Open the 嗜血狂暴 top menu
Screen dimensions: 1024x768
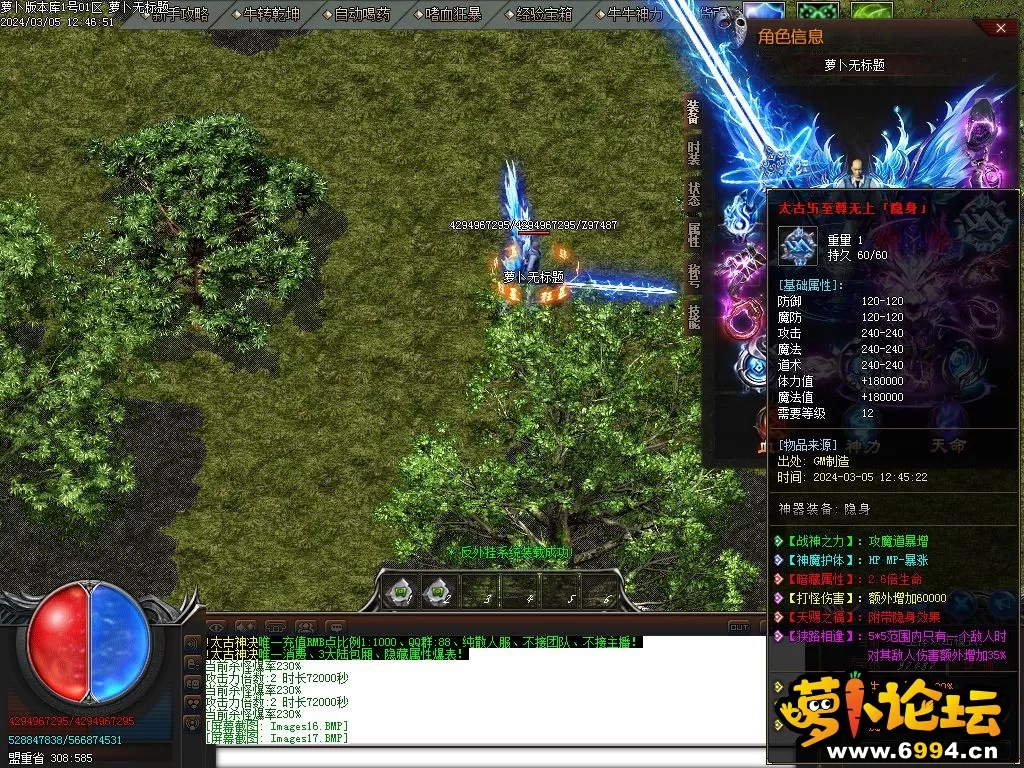[x=453, y=14]
